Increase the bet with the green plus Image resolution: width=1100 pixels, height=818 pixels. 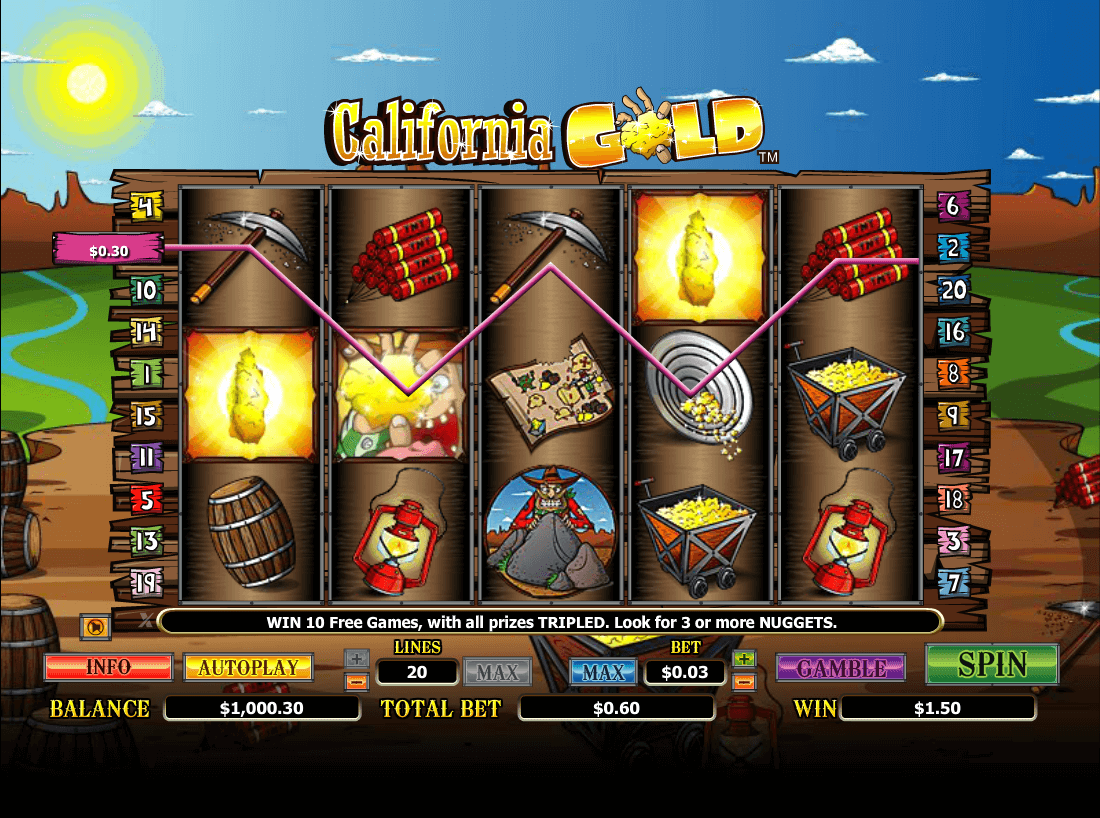pyautogui.click(x=743, y=658)
